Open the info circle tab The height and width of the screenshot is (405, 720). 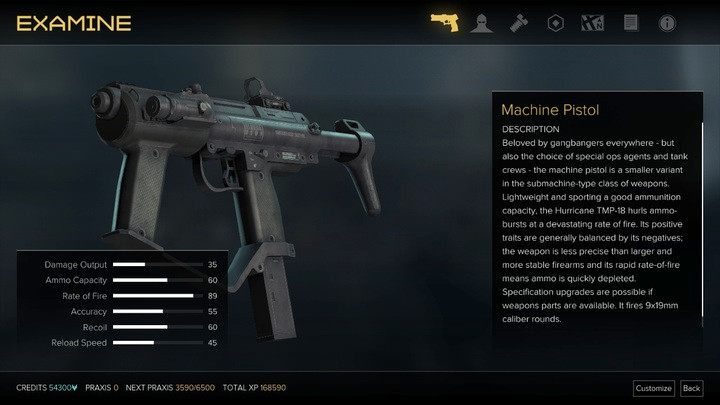(667, 22)
